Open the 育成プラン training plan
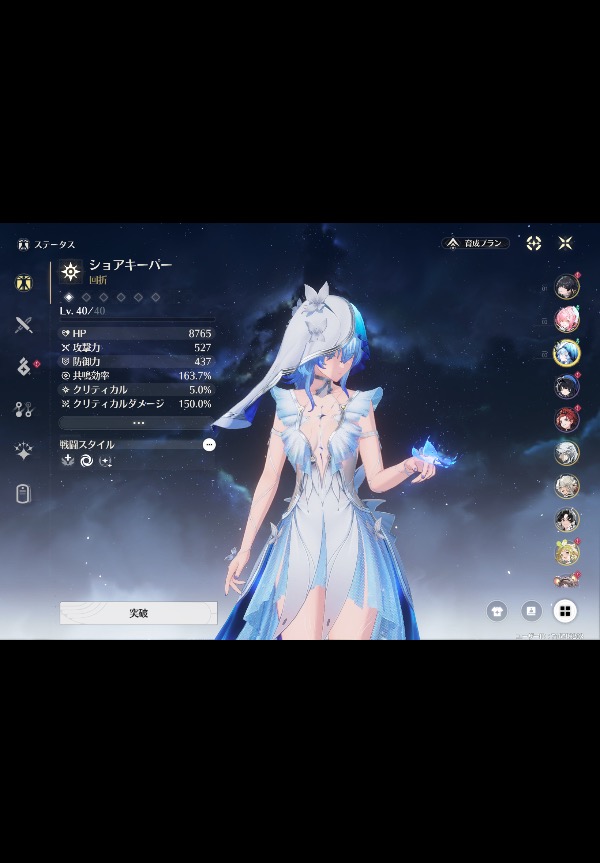Viewport: 600px width, 863px height. point(476,243)
